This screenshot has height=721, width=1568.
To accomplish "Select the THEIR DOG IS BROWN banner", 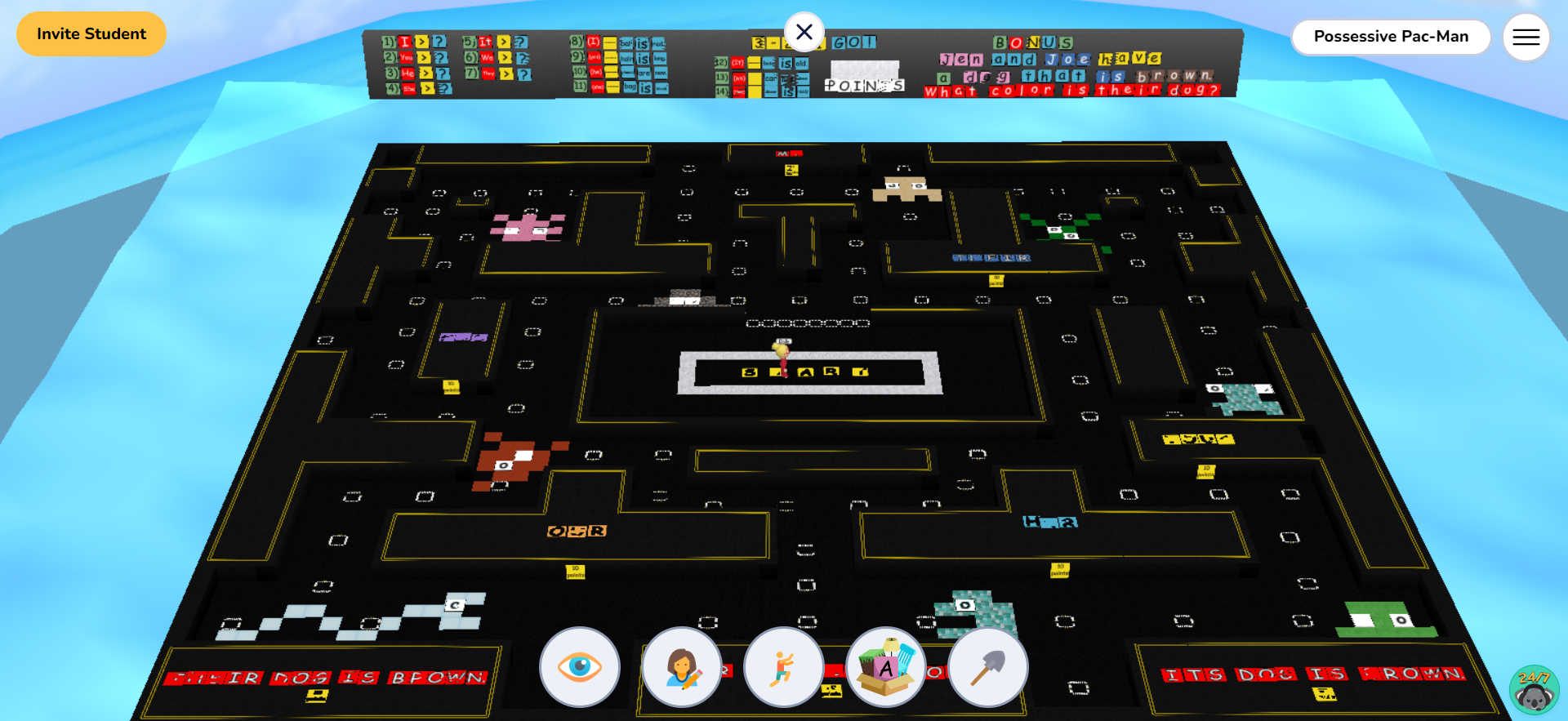I will coord(327,676).
